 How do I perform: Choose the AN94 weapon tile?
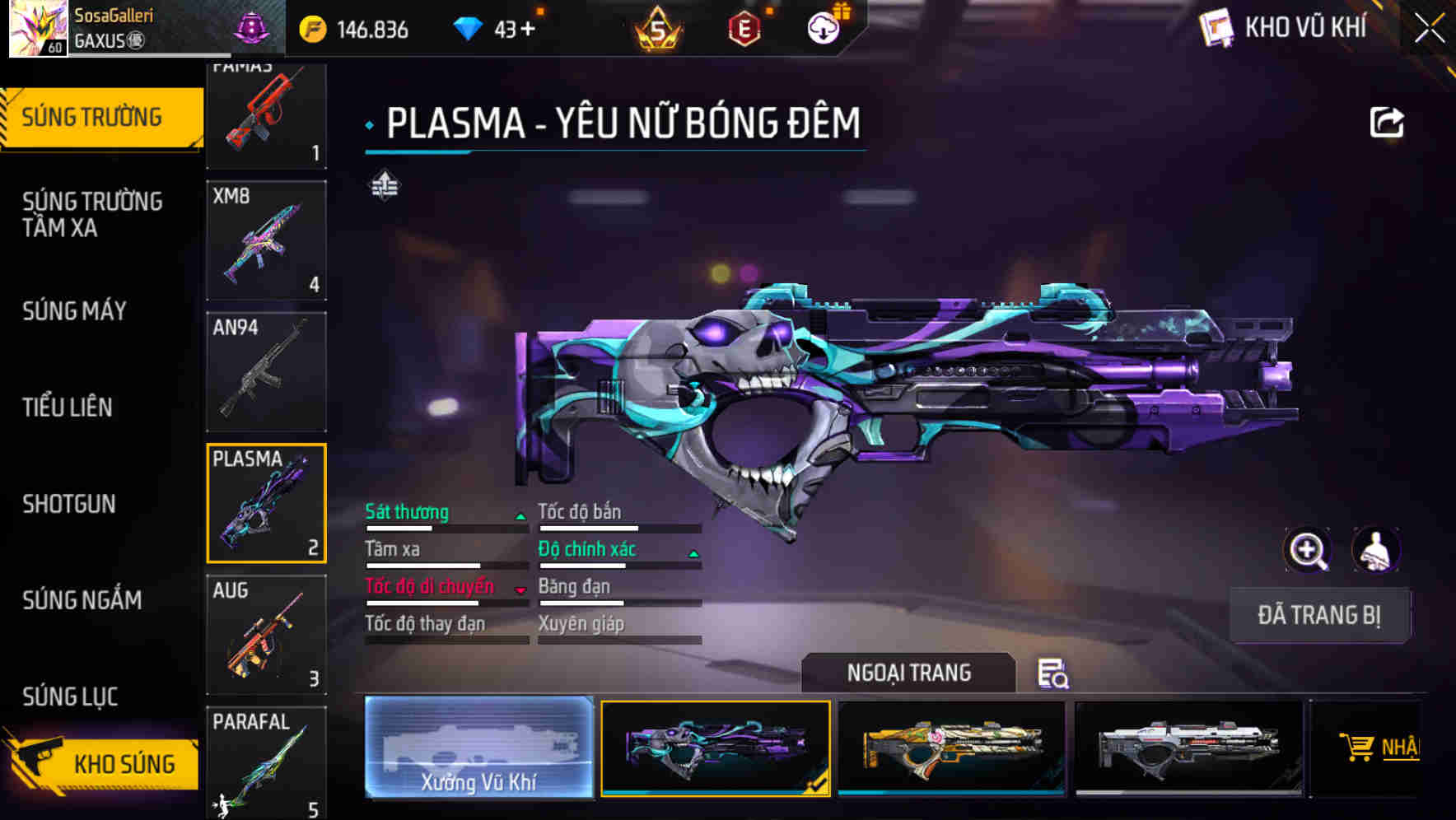tap(266, 371)
